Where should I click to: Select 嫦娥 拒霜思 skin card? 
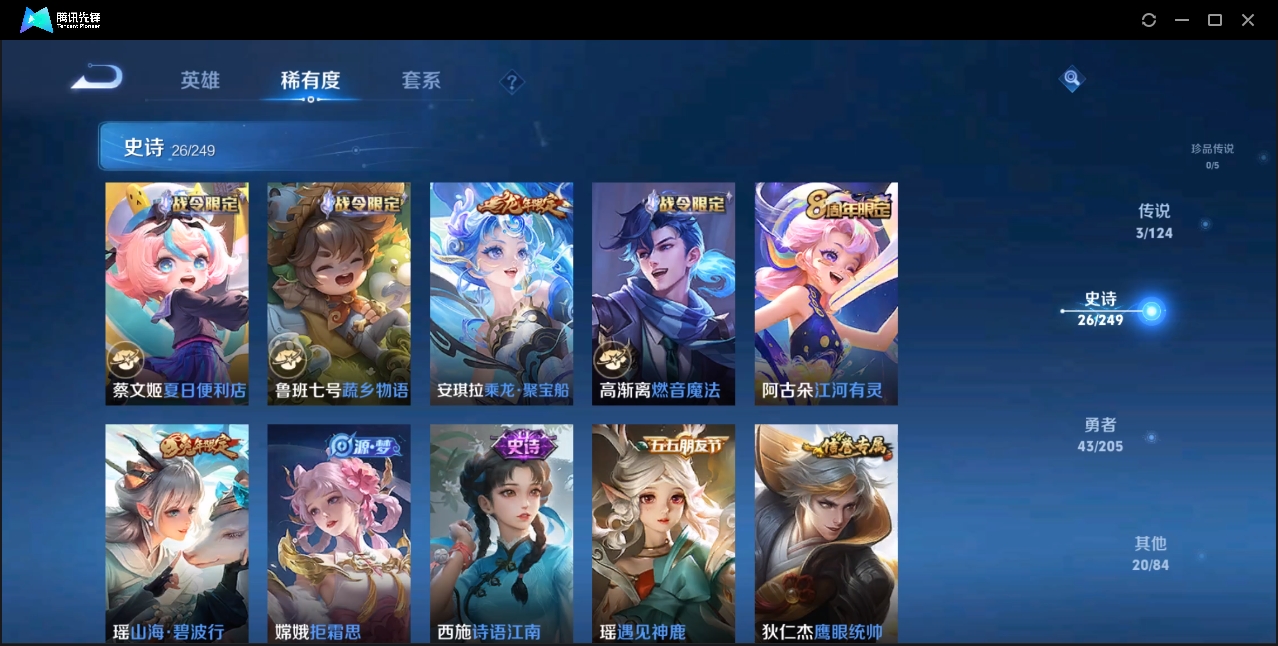339,533
